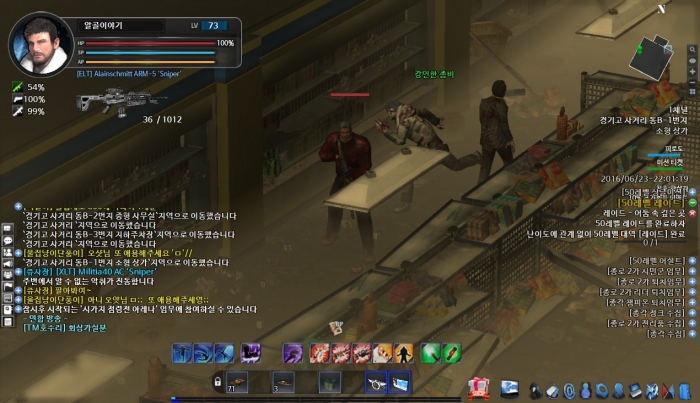
Task: Select the 50레벨 레이드 quest entry
Action: [653, 203]
